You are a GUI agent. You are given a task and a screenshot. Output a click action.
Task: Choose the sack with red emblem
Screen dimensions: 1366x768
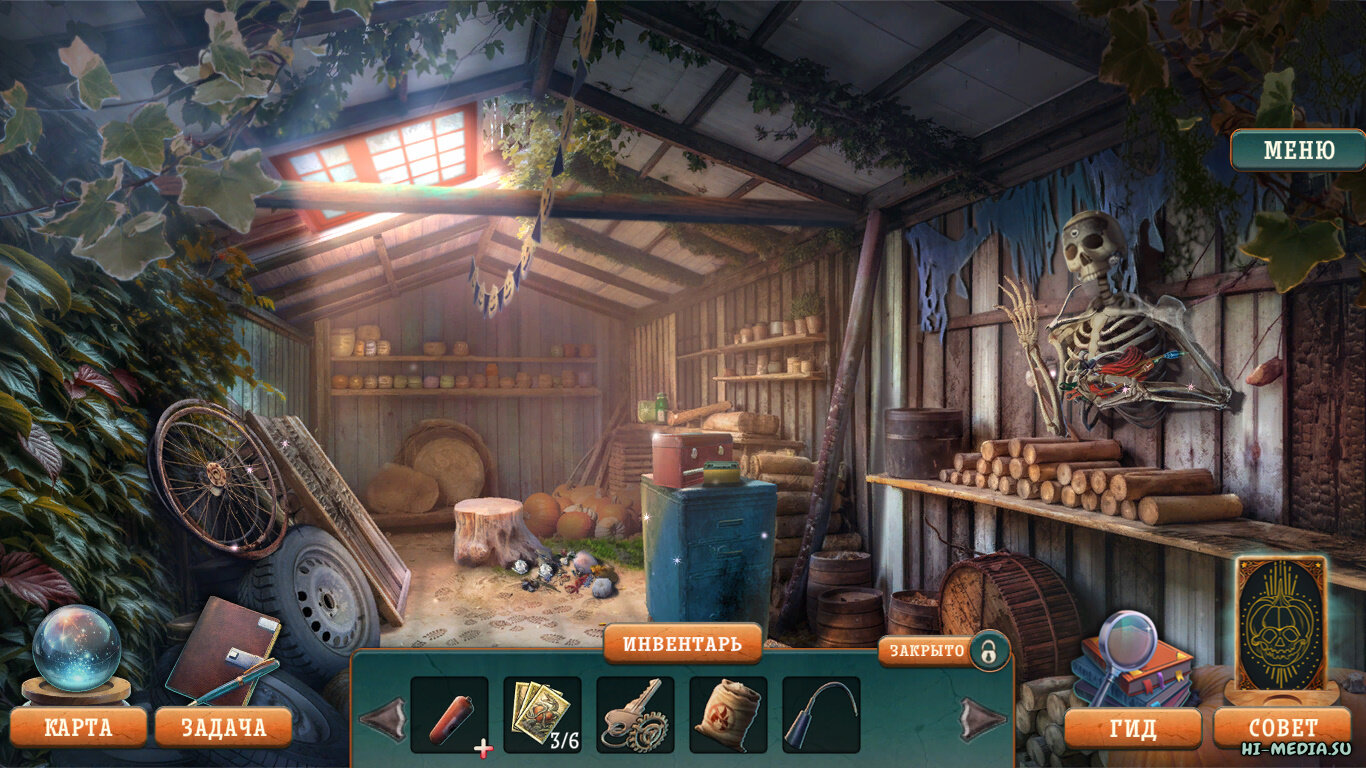[x=728, y=714]
